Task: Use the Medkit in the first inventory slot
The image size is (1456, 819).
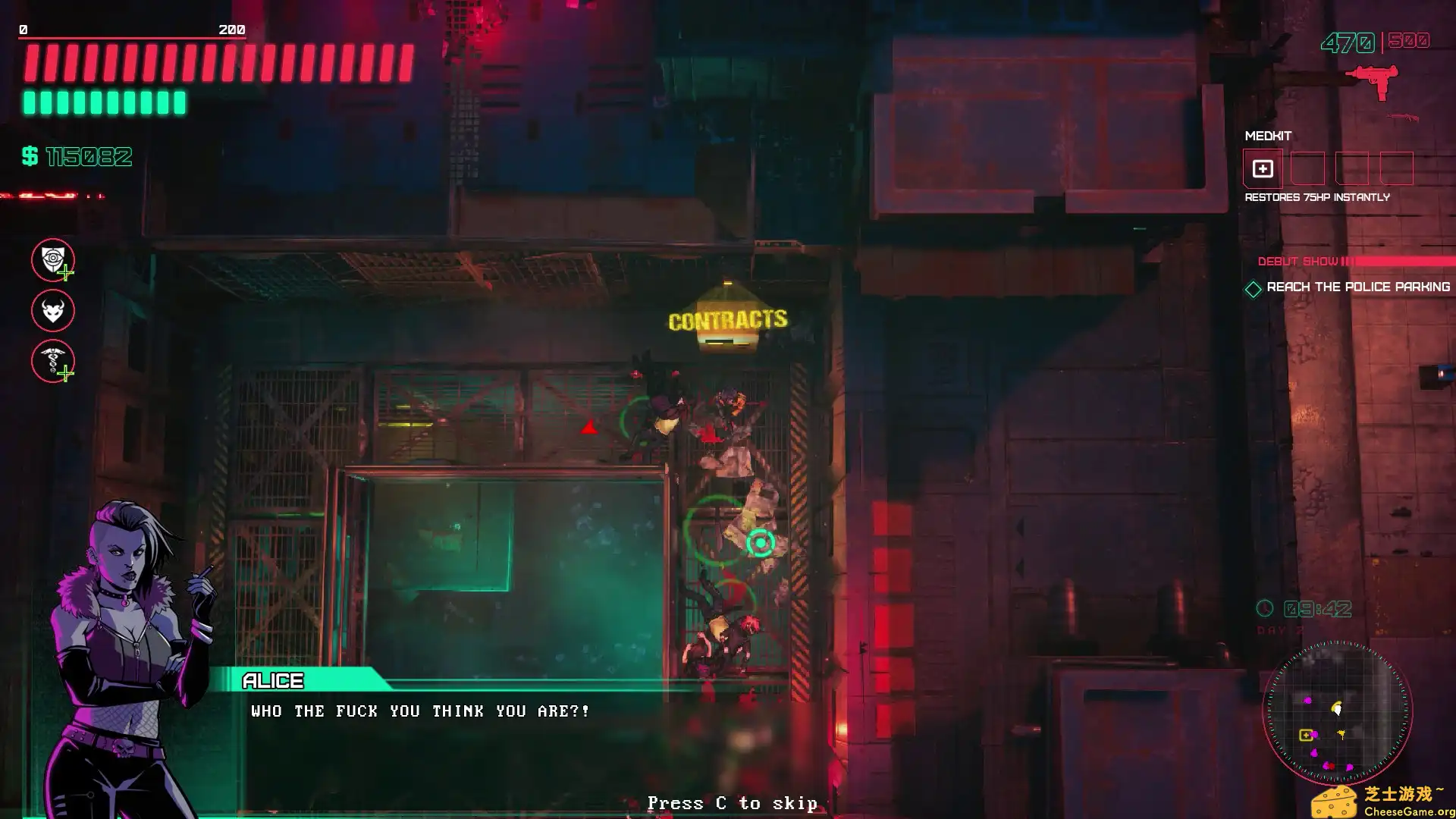Action: (x=1262, y=170)
